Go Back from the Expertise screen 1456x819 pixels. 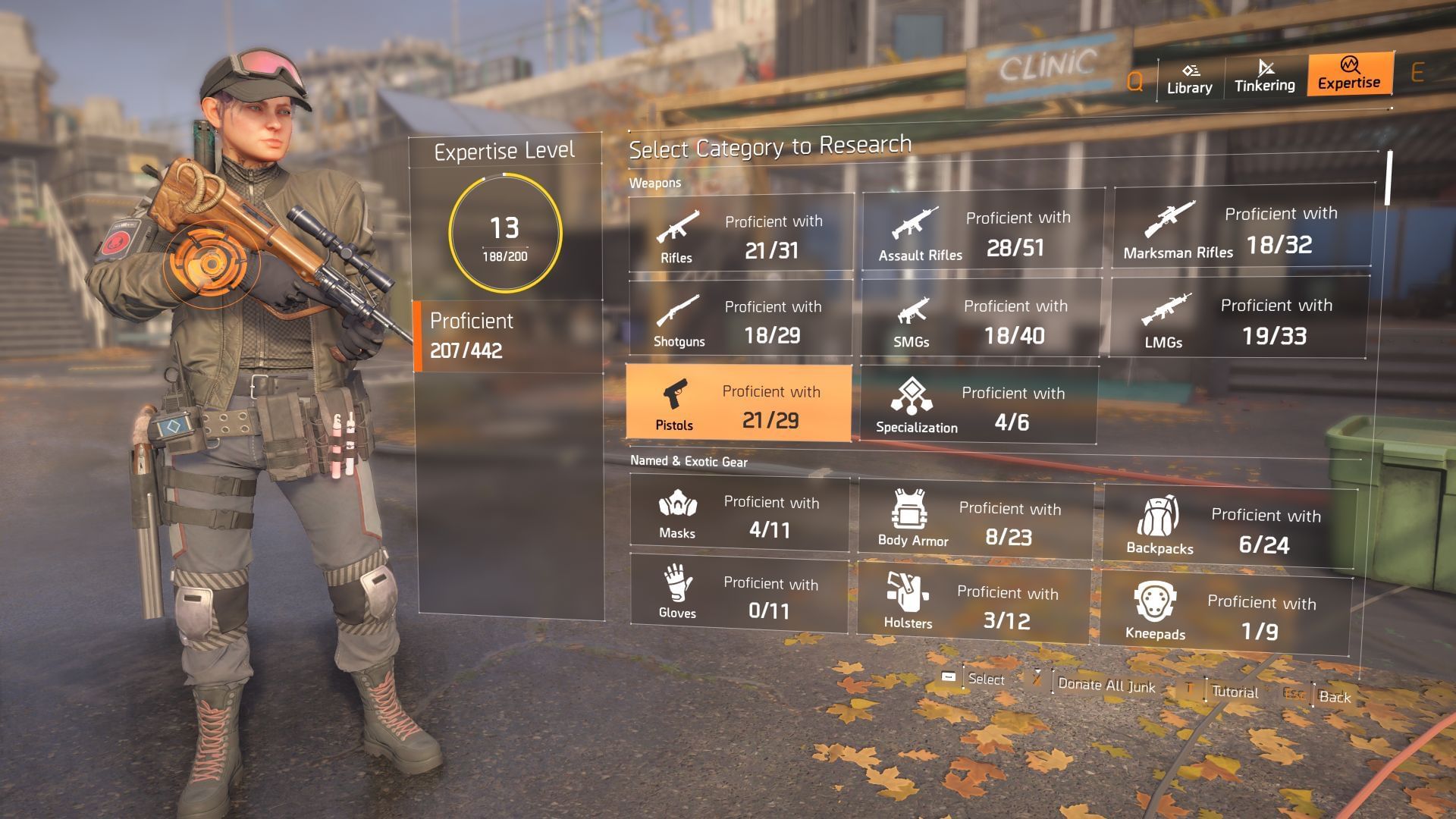pos(1334,697)
